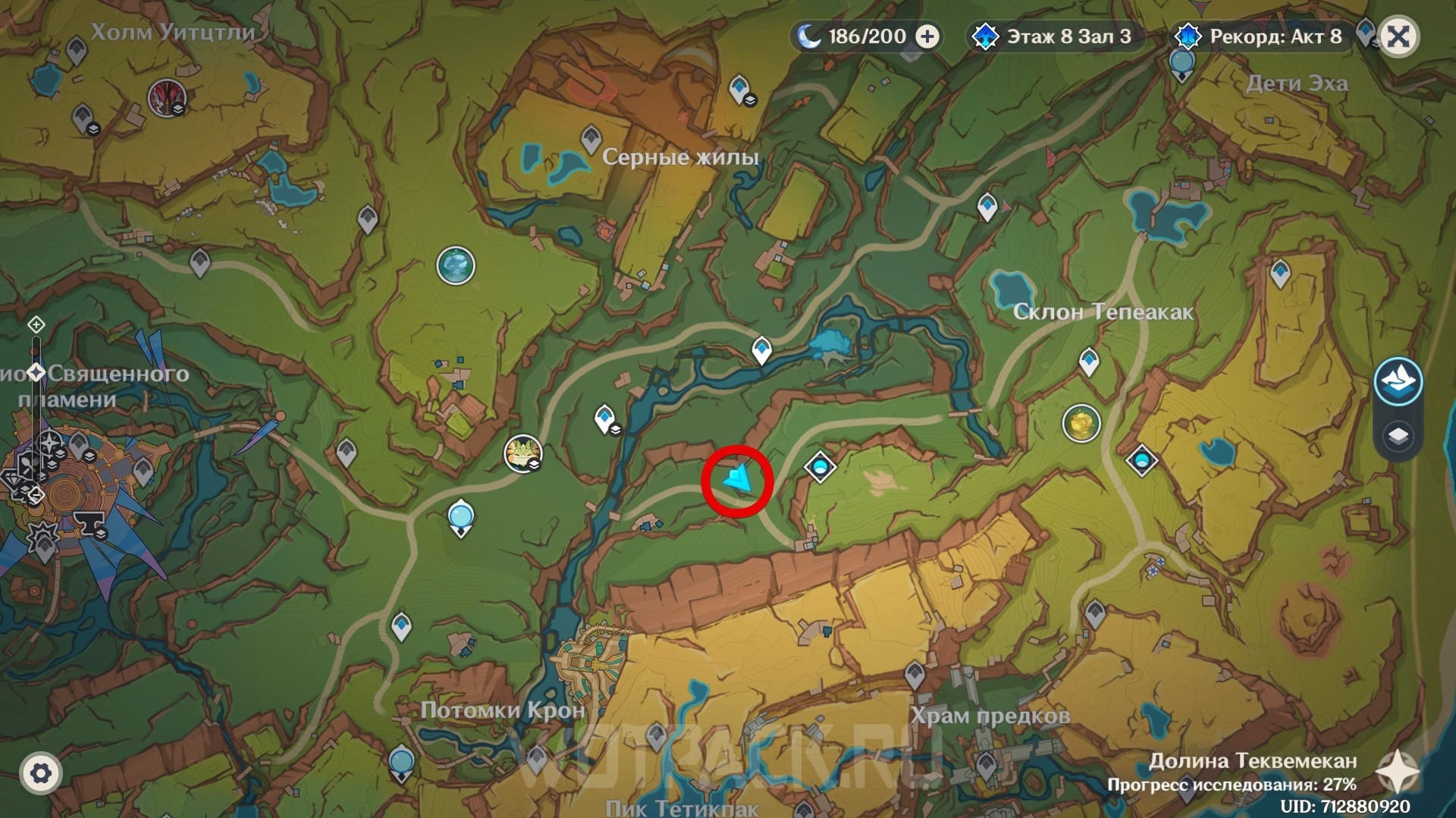Select the teal orb boss marker
The image size is (1456, 818).
[456, 265]
